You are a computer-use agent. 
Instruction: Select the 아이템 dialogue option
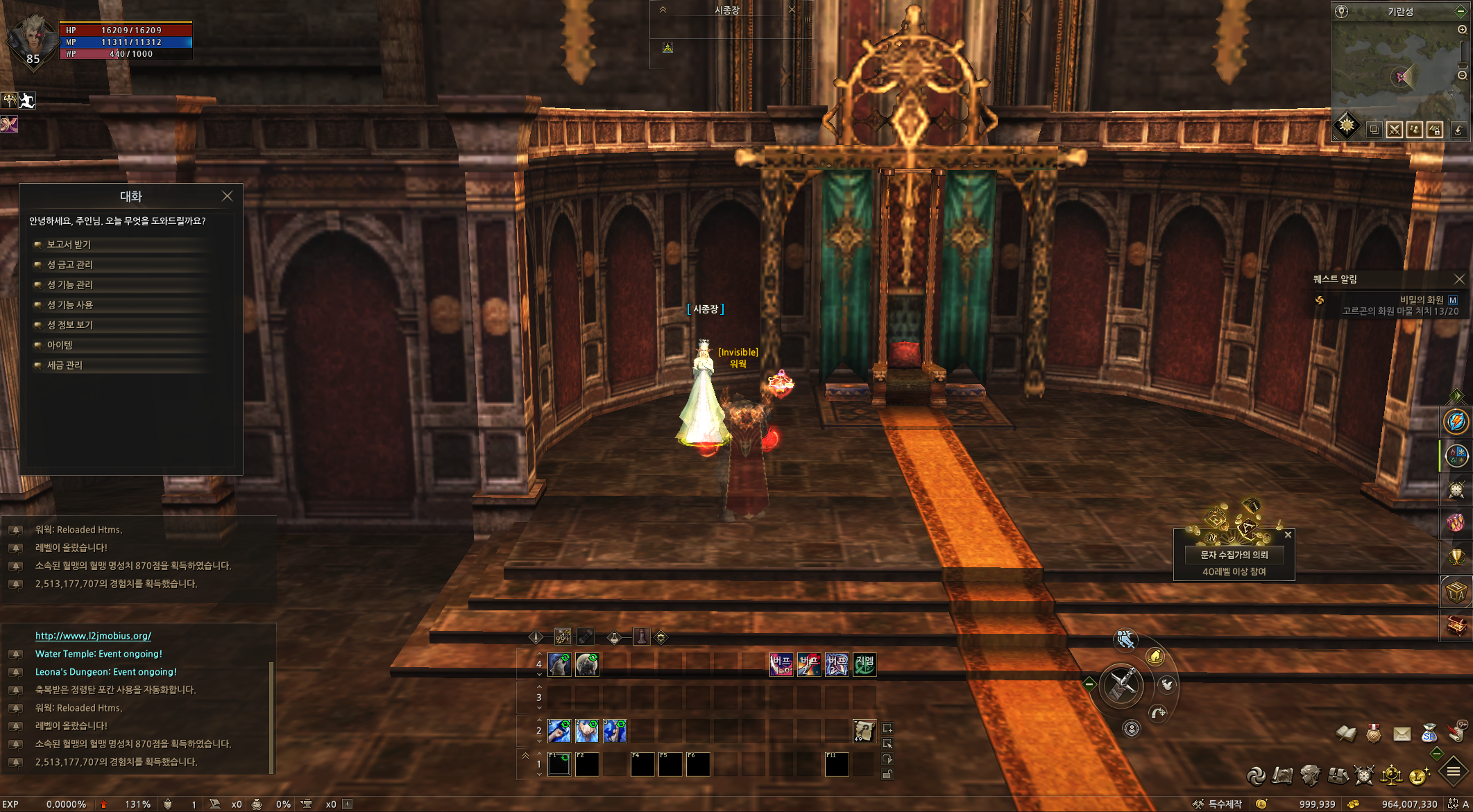[x=60, y=345]
